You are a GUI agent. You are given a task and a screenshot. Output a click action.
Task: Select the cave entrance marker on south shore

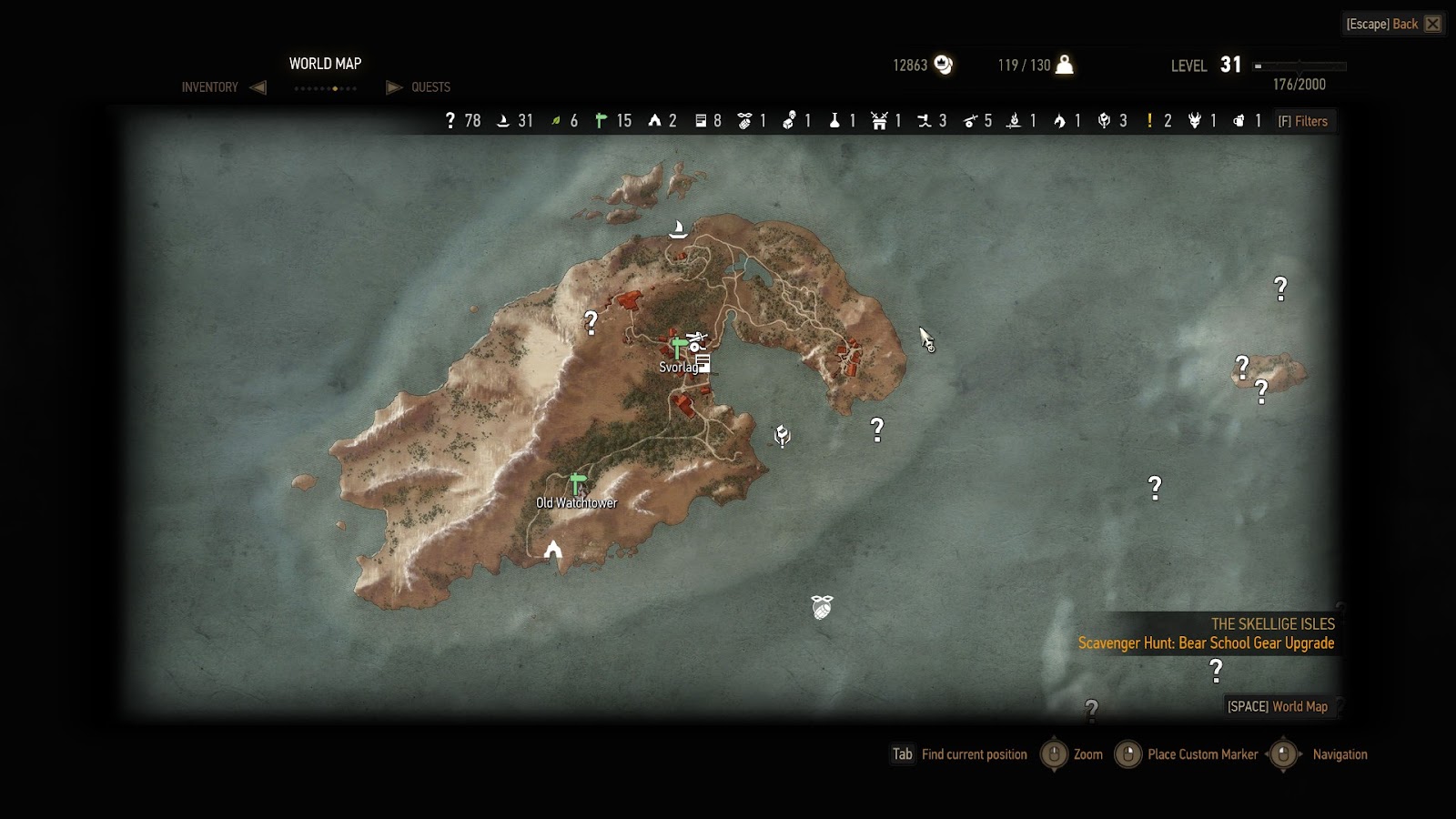[552, 549]
